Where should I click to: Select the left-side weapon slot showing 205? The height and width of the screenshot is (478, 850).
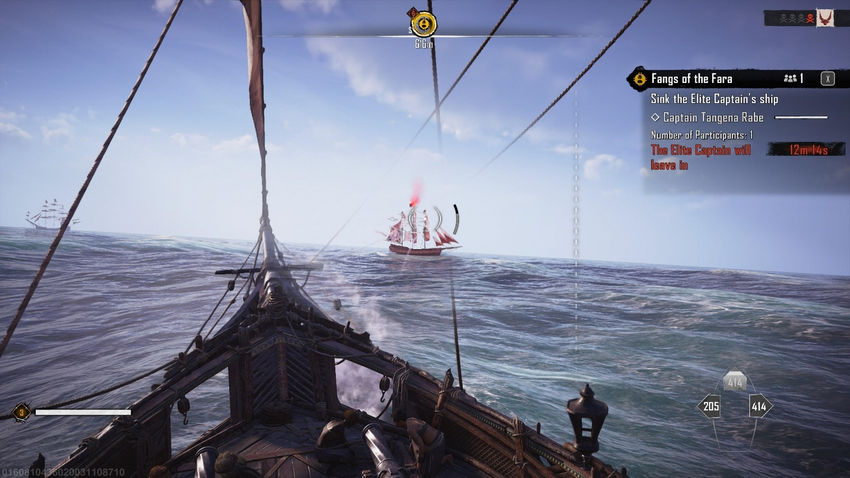709,406
